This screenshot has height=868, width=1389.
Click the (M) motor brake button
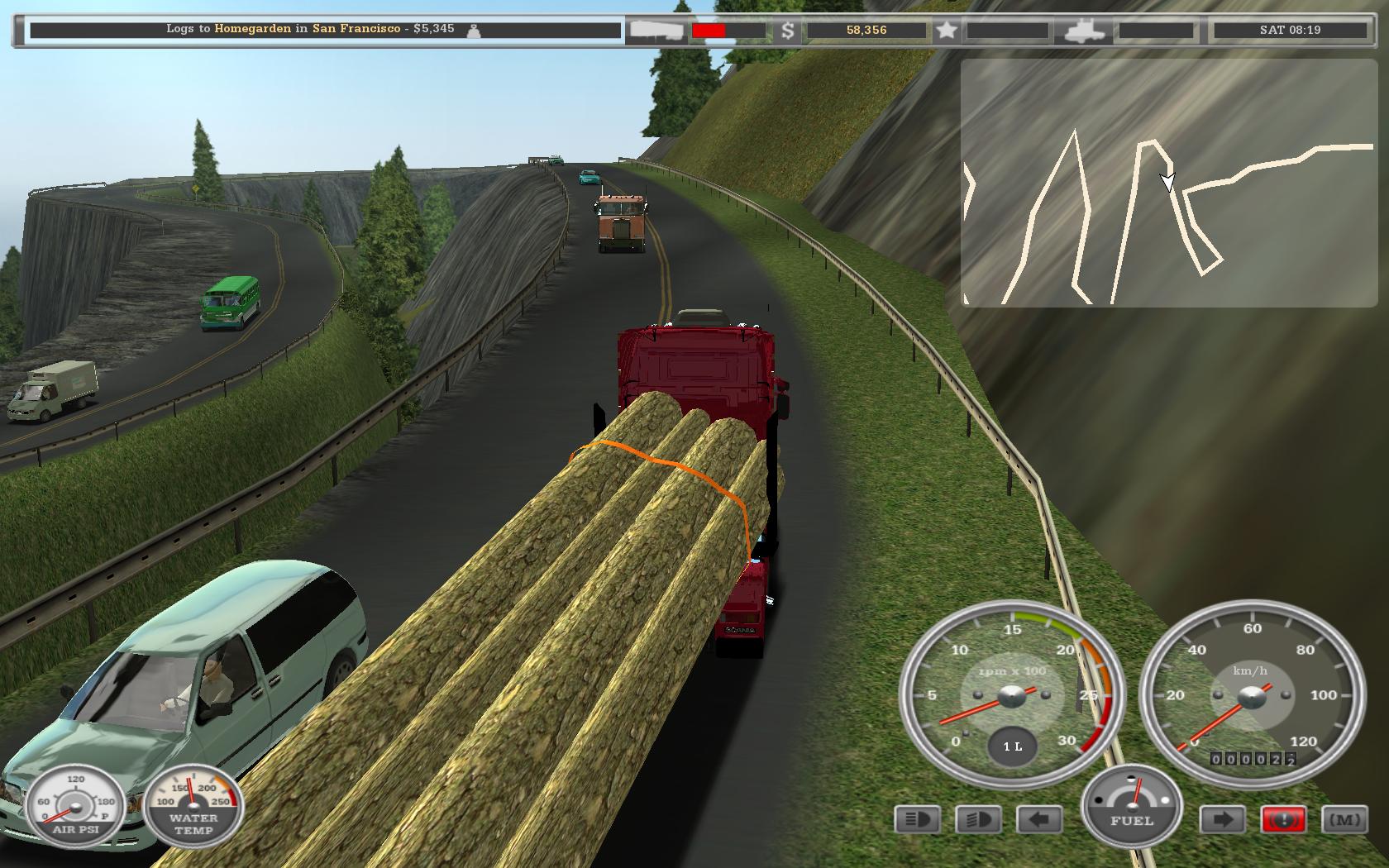pos(1344,820)
